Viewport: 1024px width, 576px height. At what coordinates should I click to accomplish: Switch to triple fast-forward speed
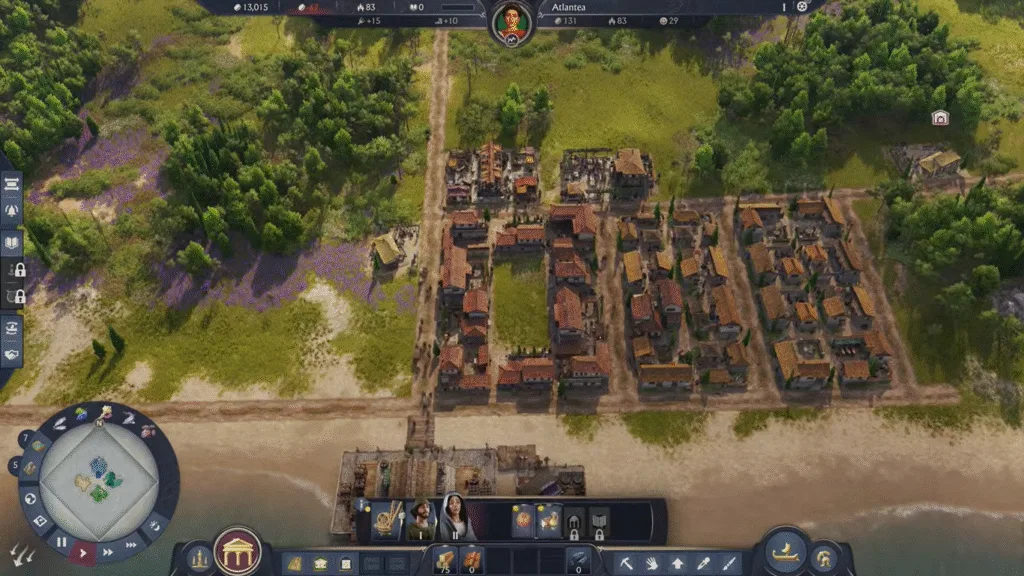pyautogui.click(x=131, y=544)
